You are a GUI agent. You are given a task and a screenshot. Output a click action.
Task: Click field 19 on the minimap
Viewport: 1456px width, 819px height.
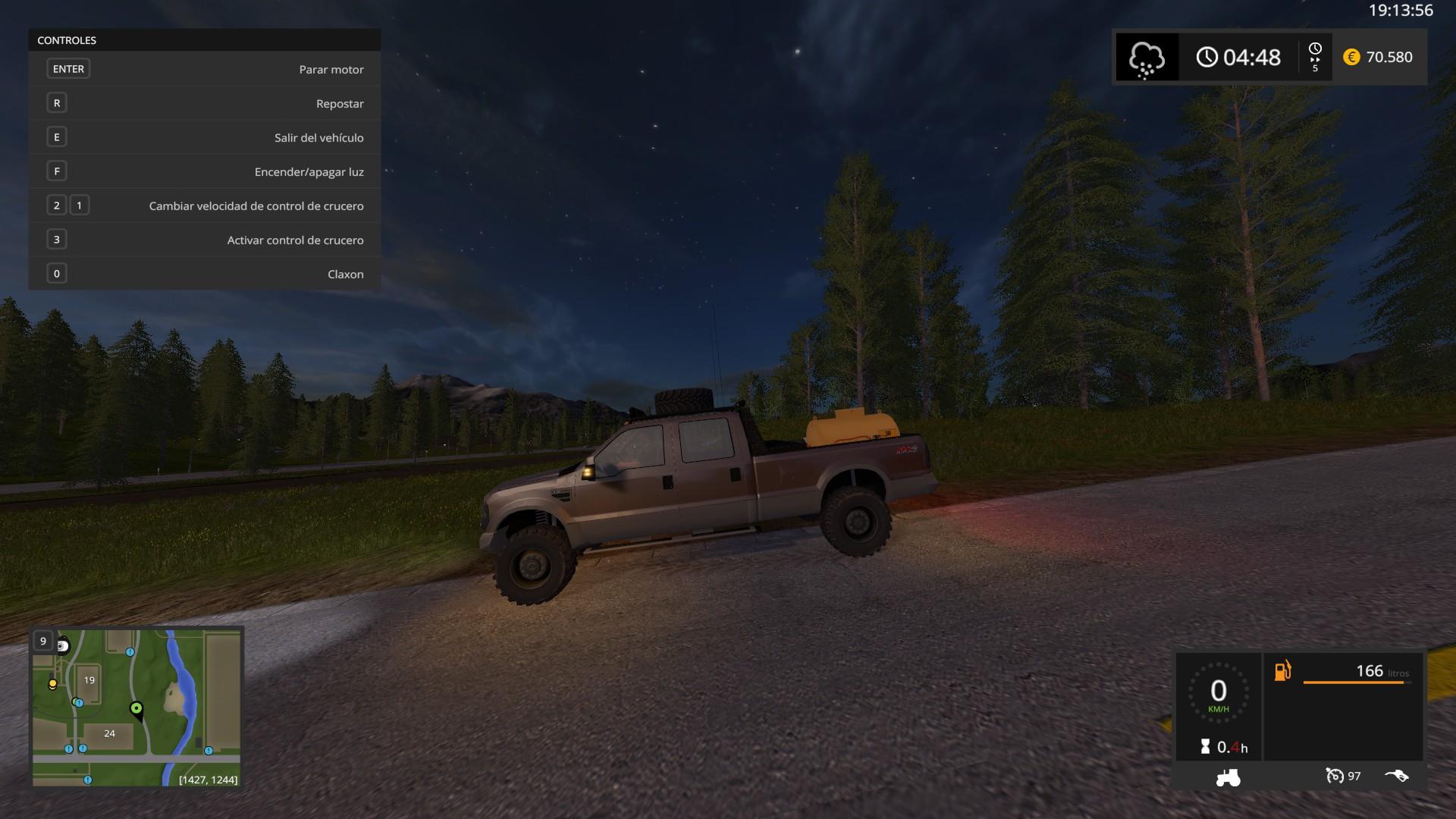pyautogui.click(x=89, y=680)
